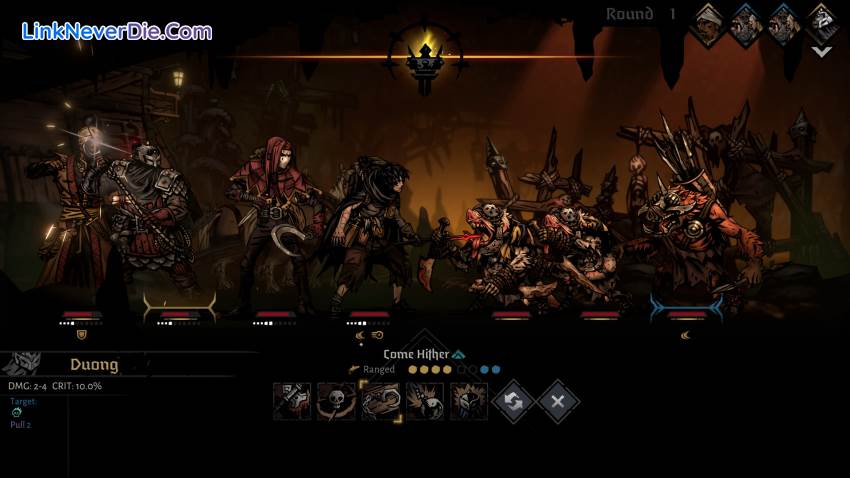Select the swinging flail skill icon
Screen dimensions: 850x478
tap(425, 401)
